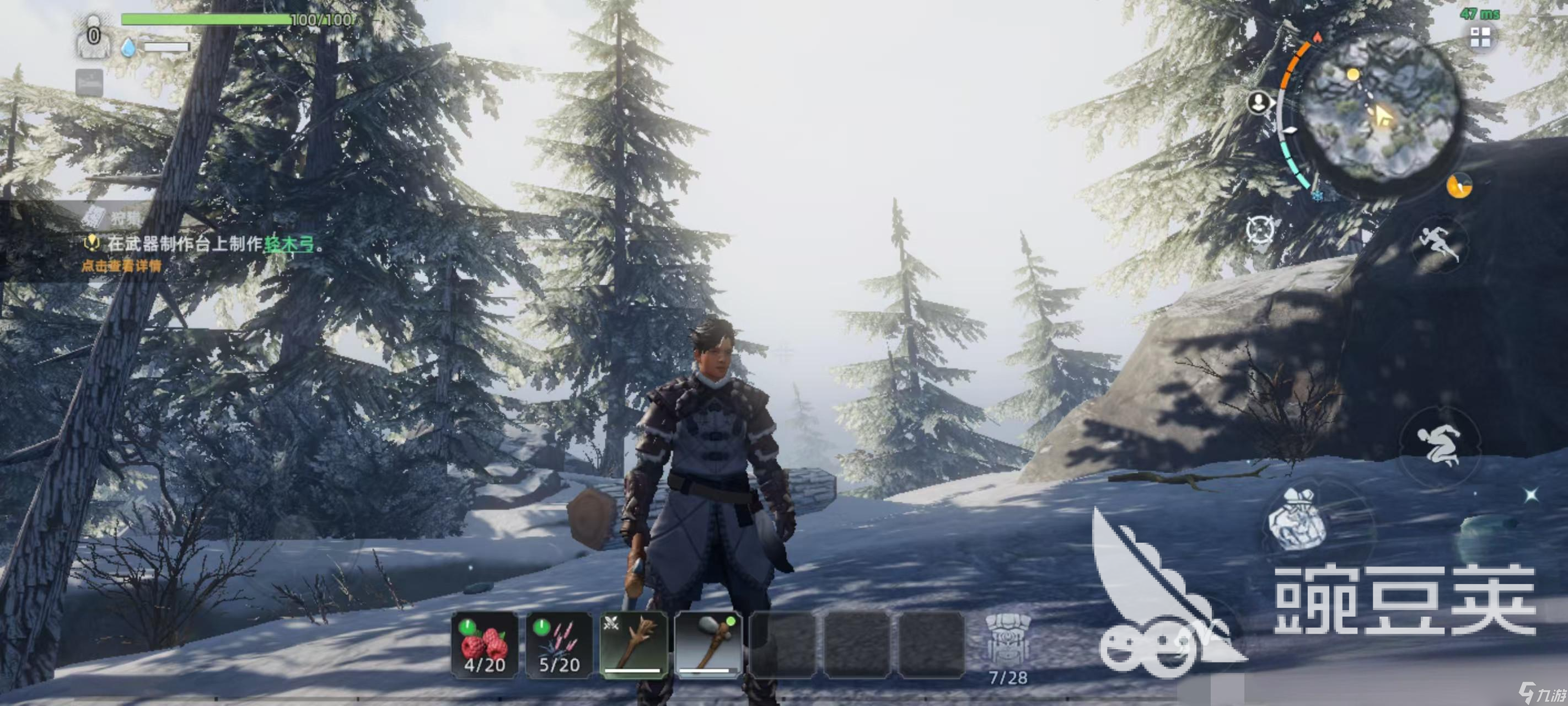View quest details via the orange link

click(122, 266)
